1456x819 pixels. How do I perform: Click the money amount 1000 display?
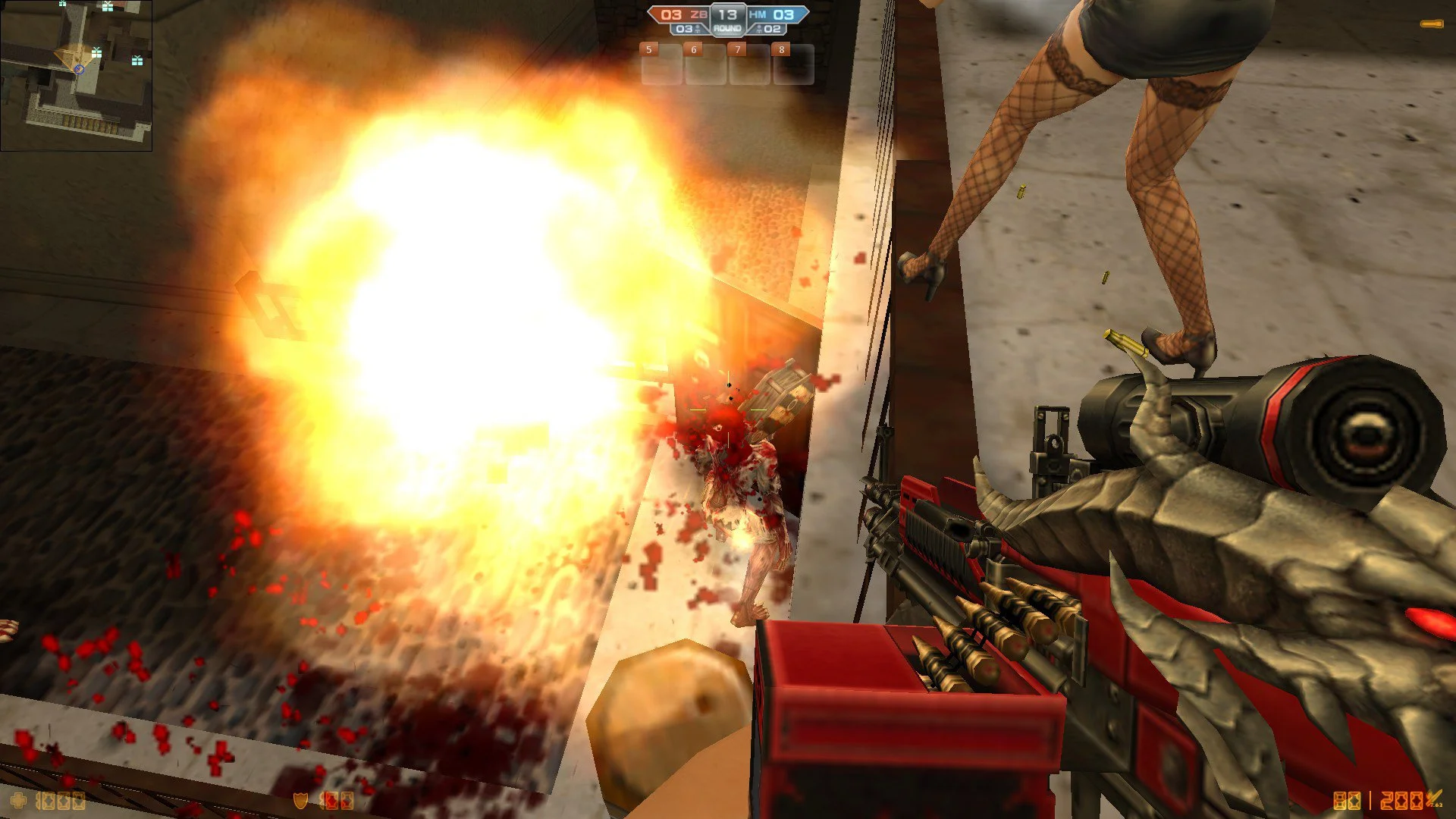click(59, 801)
